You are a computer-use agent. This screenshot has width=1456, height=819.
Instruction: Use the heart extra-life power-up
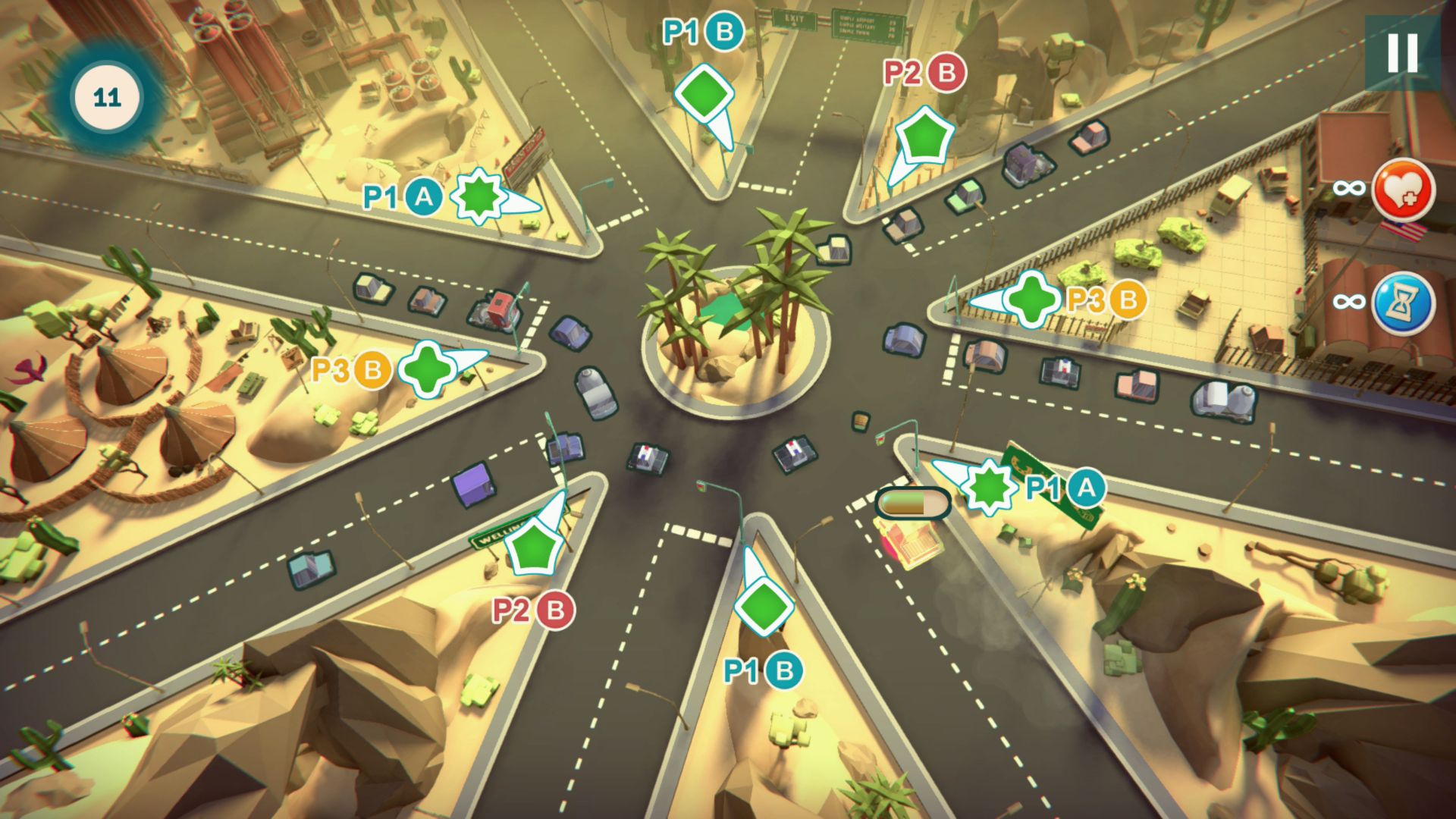(x=1403, y=190)
